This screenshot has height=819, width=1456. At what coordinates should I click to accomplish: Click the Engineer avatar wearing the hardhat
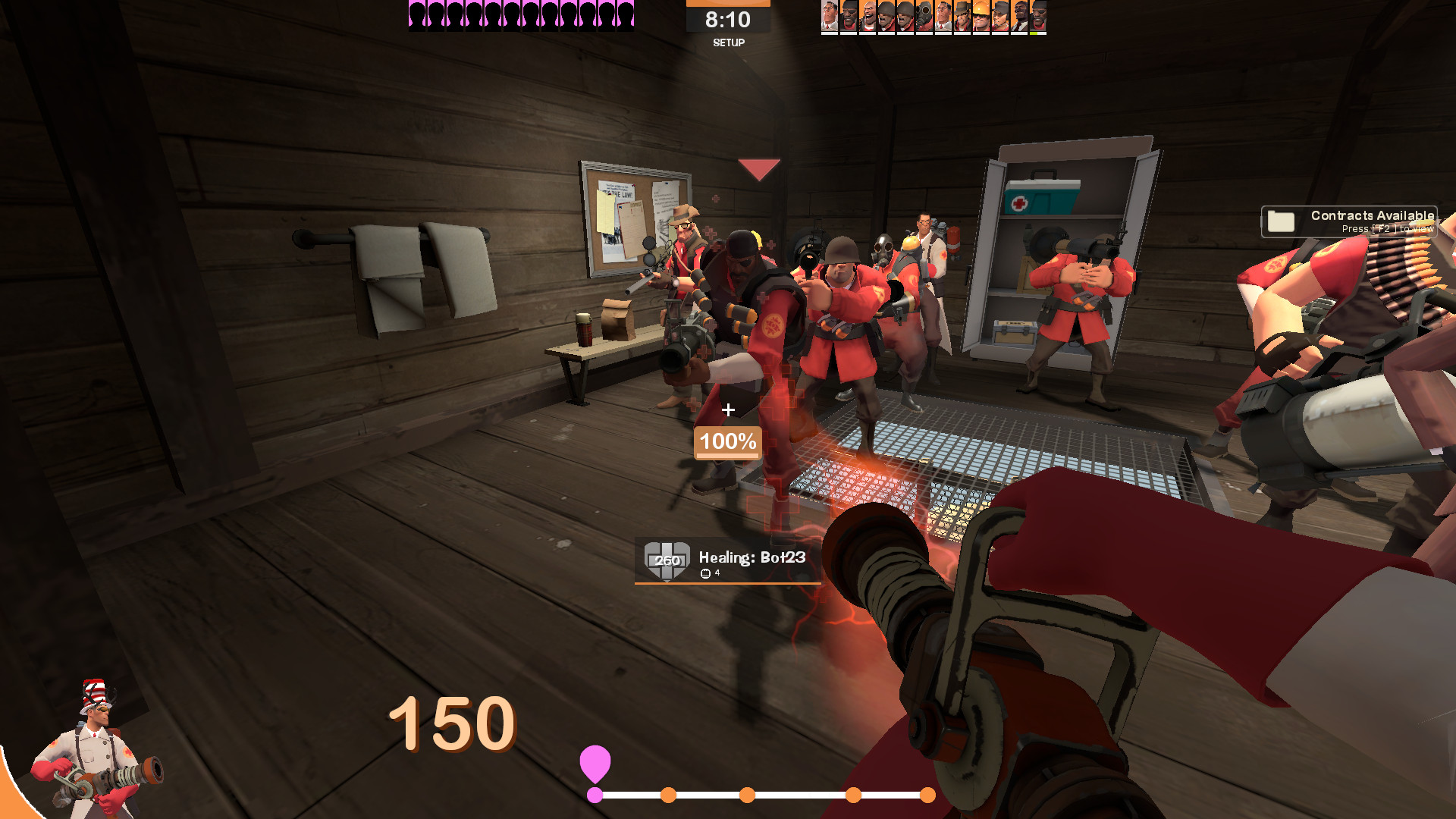pos(981,15)
